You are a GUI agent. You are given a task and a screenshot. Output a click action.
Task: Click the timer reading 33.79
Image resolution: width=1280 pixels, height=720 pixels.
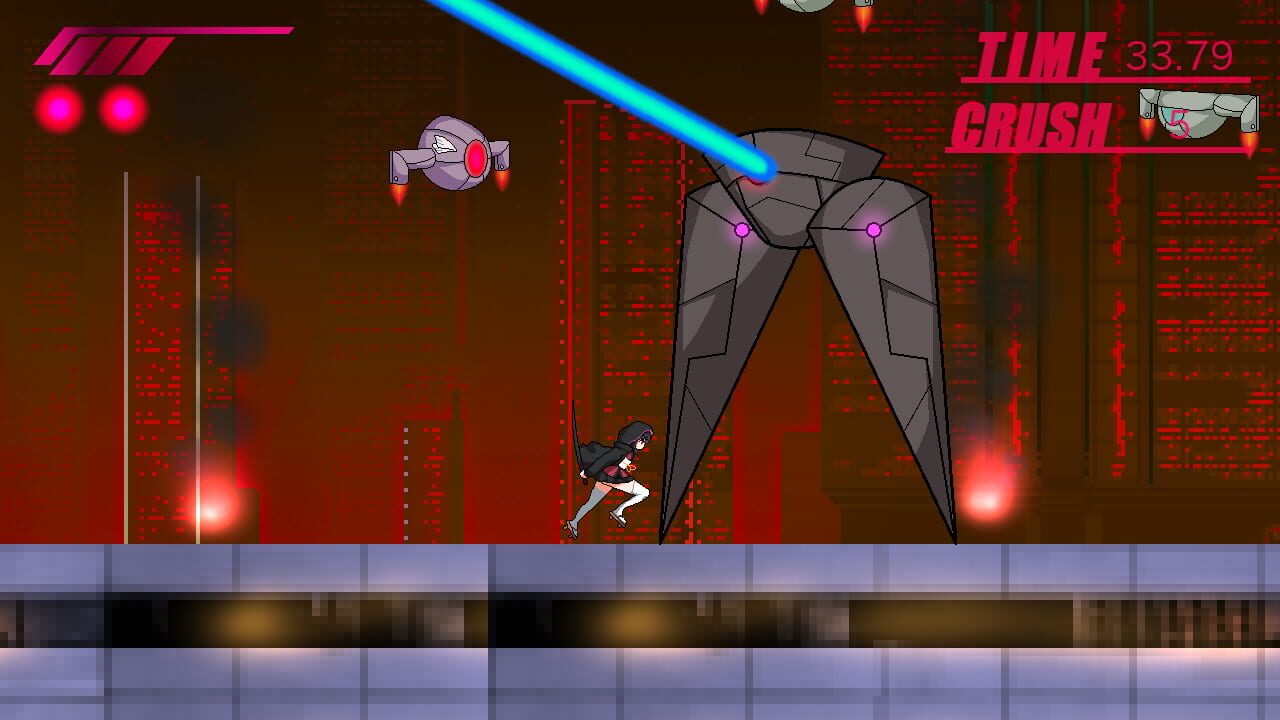[1180, 55]
